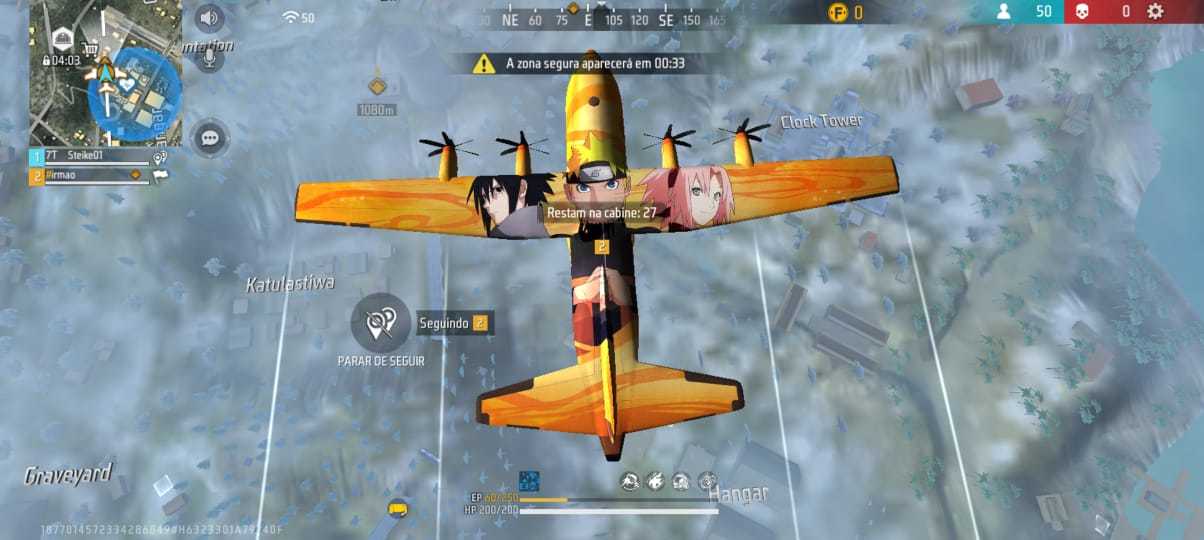Tap the yellow icon beside the EP bar
The height and width of the screenshot is (540, 1204).
pos(398,508)
